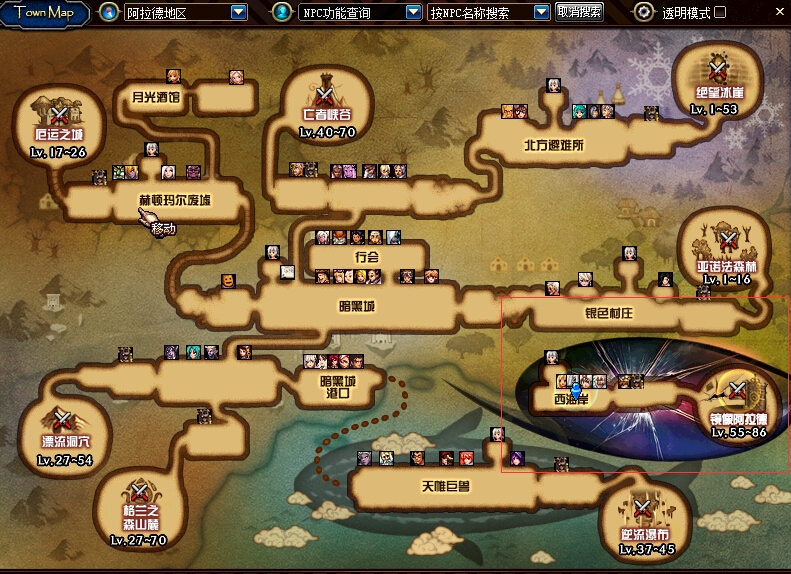The height and width of the screenshot is (574, 791).
Task: Click the 取消搜索 button
Action: (580, 12)
